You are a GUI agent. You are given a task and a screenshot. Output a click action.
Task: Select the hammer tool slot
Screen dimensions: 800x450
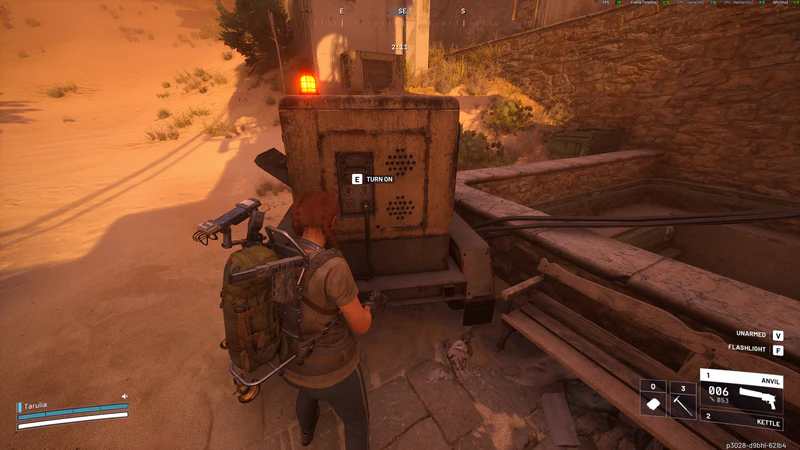coord(682,400)
